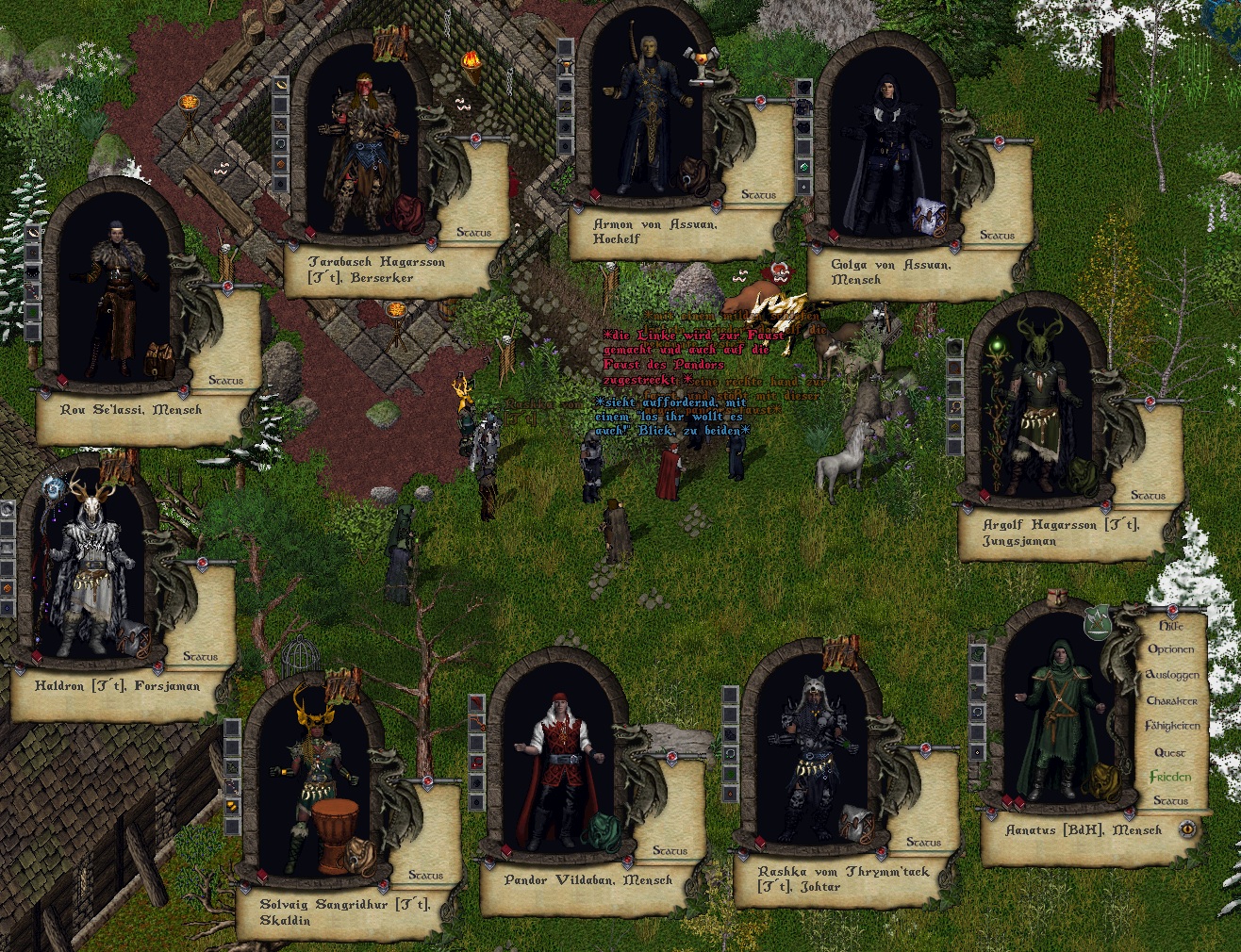Open Status on Aanatus' paperdoll

click(1170, 800)
